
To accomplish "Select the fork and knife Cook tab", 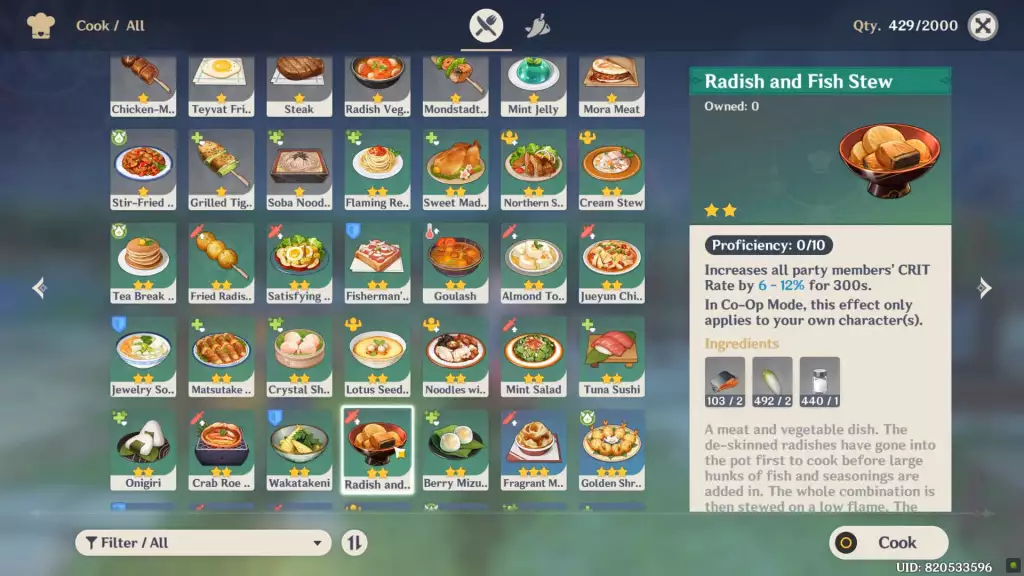I will [x=487, y=26].
